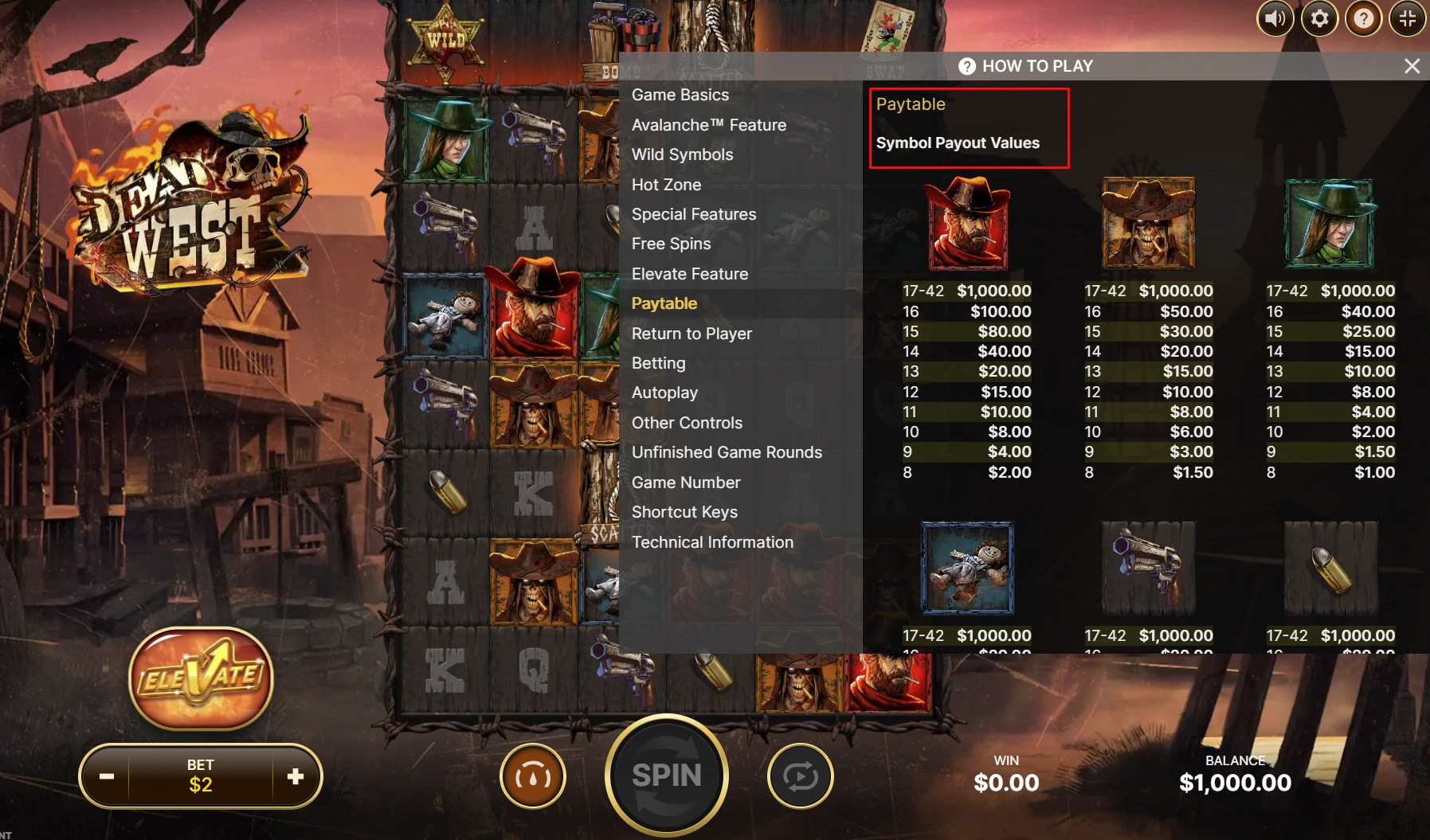Open autoplay with the circular arrows button
Image resolution: width=1430 pixels, height=840 pixels.
(800, 776)
